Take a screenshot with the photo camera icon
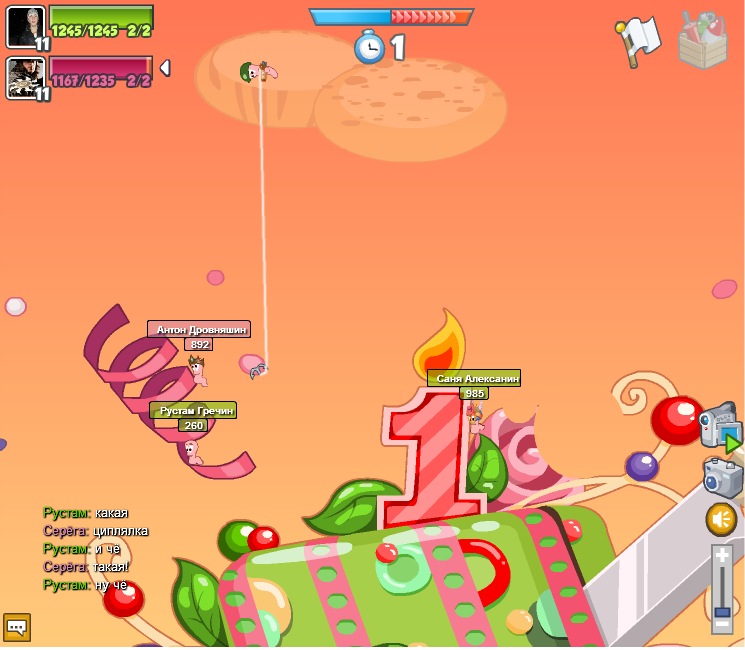Viewport: 745px width, 650px height. pos(721,477)
